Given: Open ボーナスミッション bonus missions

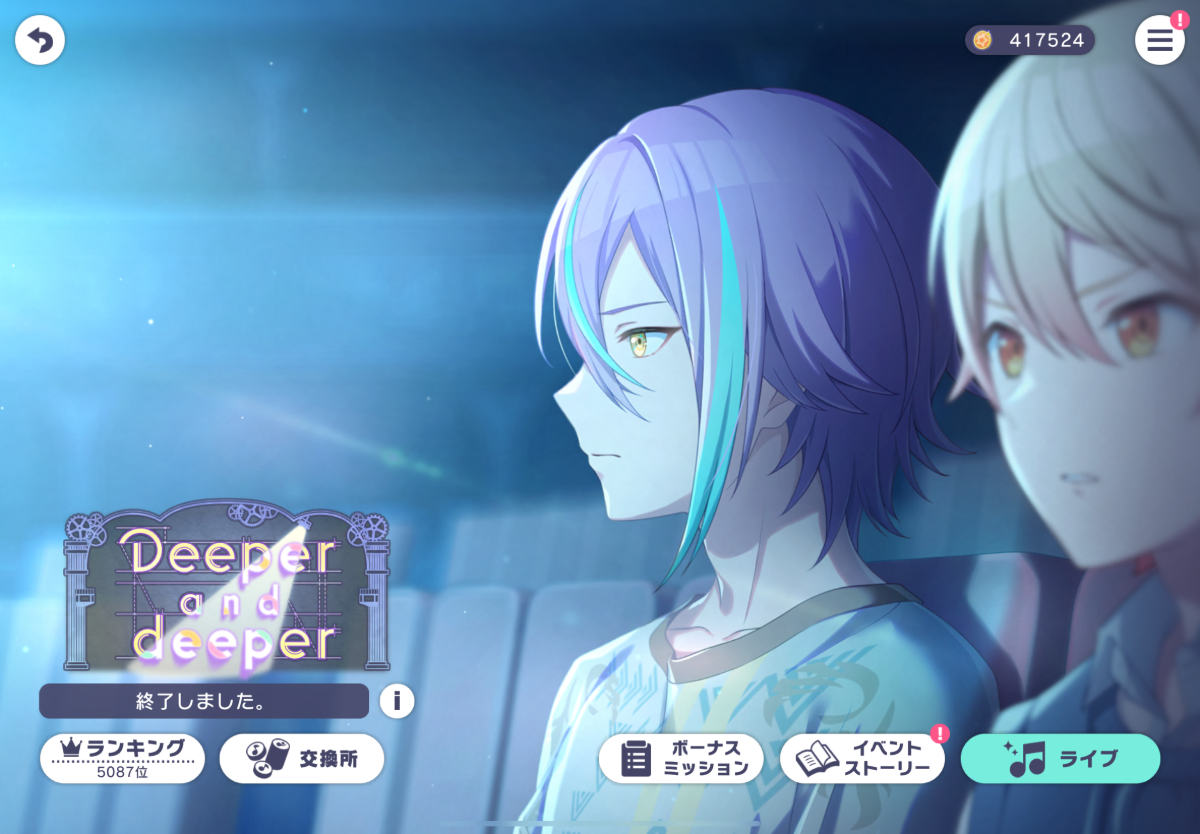Looking at the screenshot, I should click(680, 759).
